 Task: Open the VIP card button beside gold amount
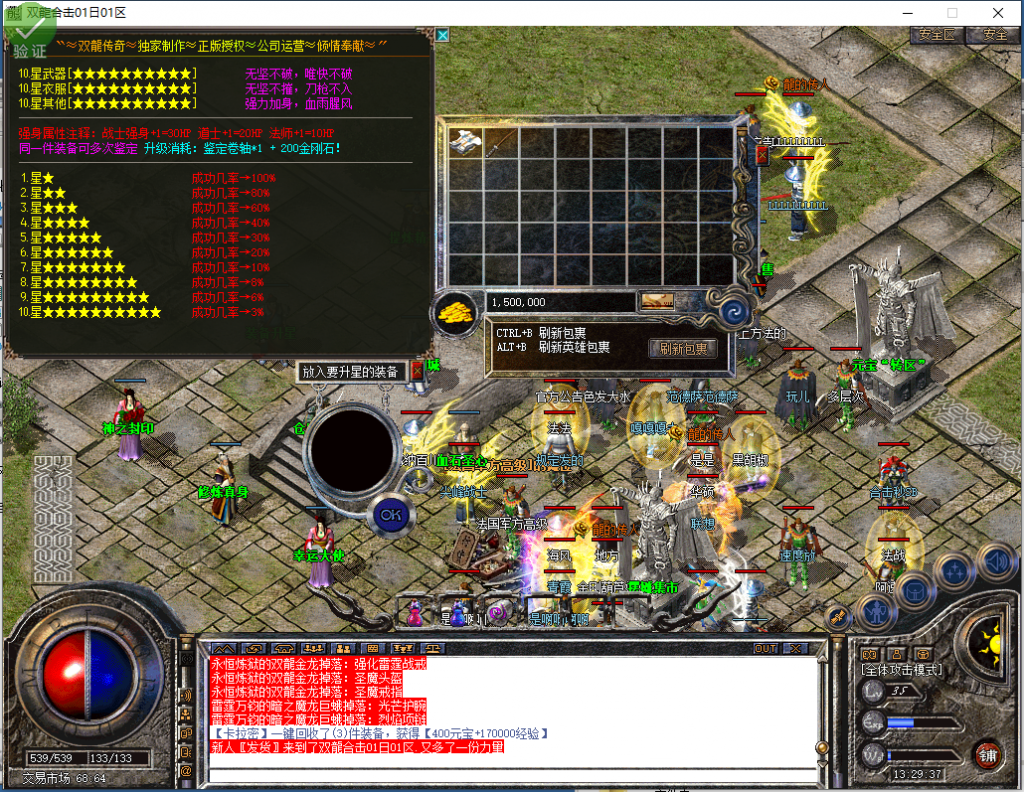(x=657, y=301)
